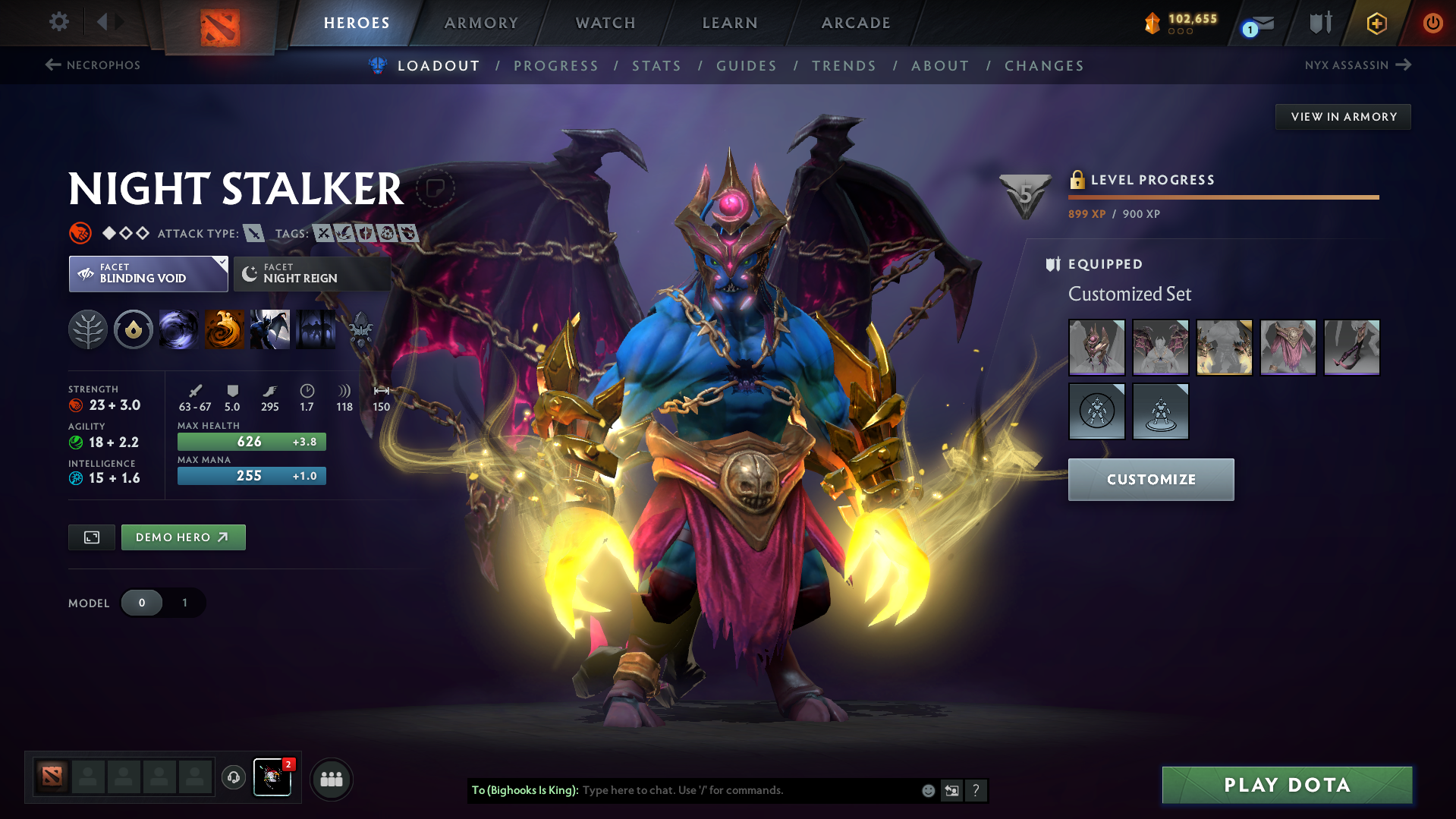Click the CUSTOMIZE button
The width and height of the screenshot is (1456, 819).
pyautogui.click(x=1150, y=479)
